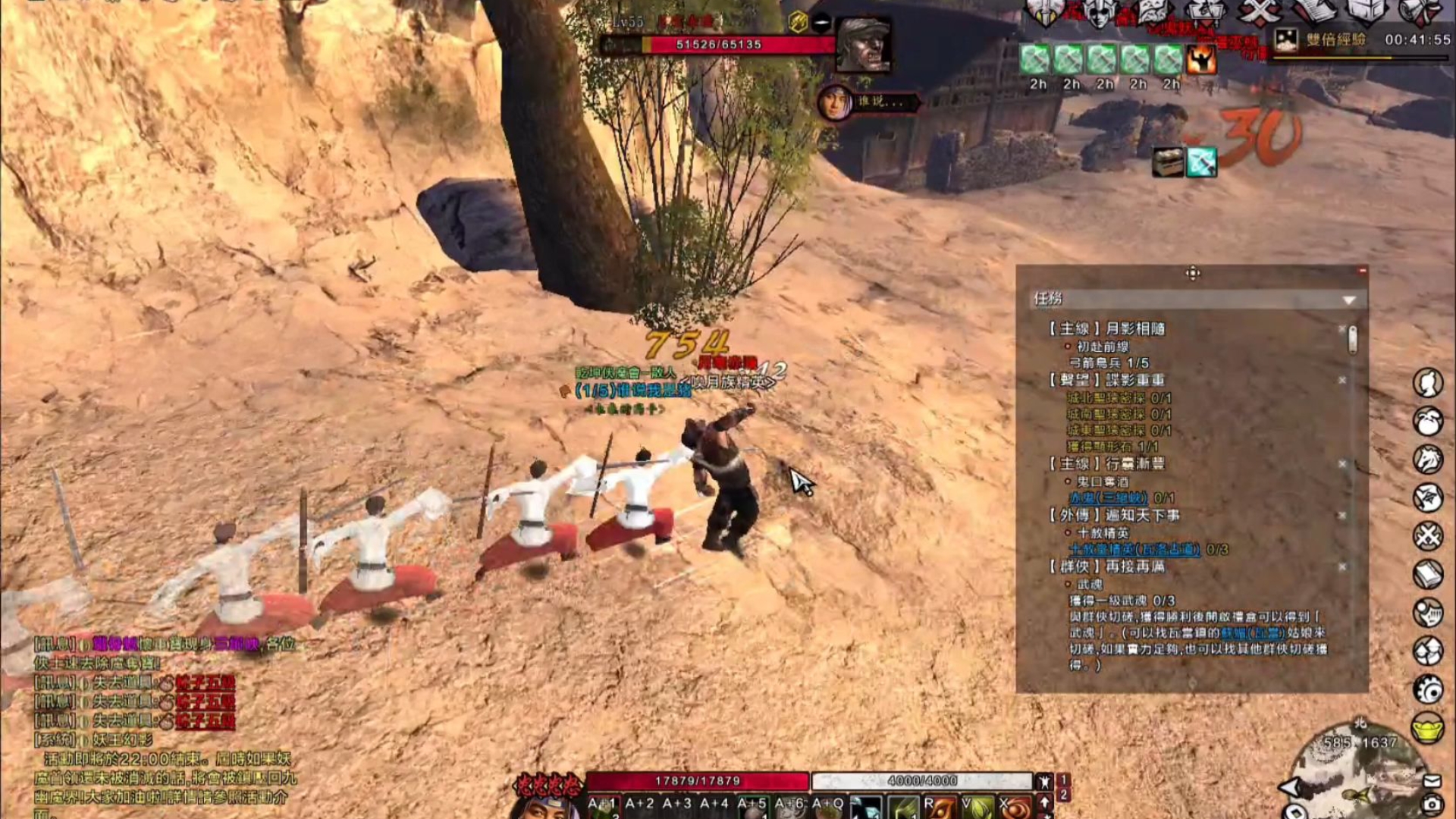This screenshot has width=1456, height=819.
Task: Select the enemy target portrait
Action: click(x=863, y=45)
